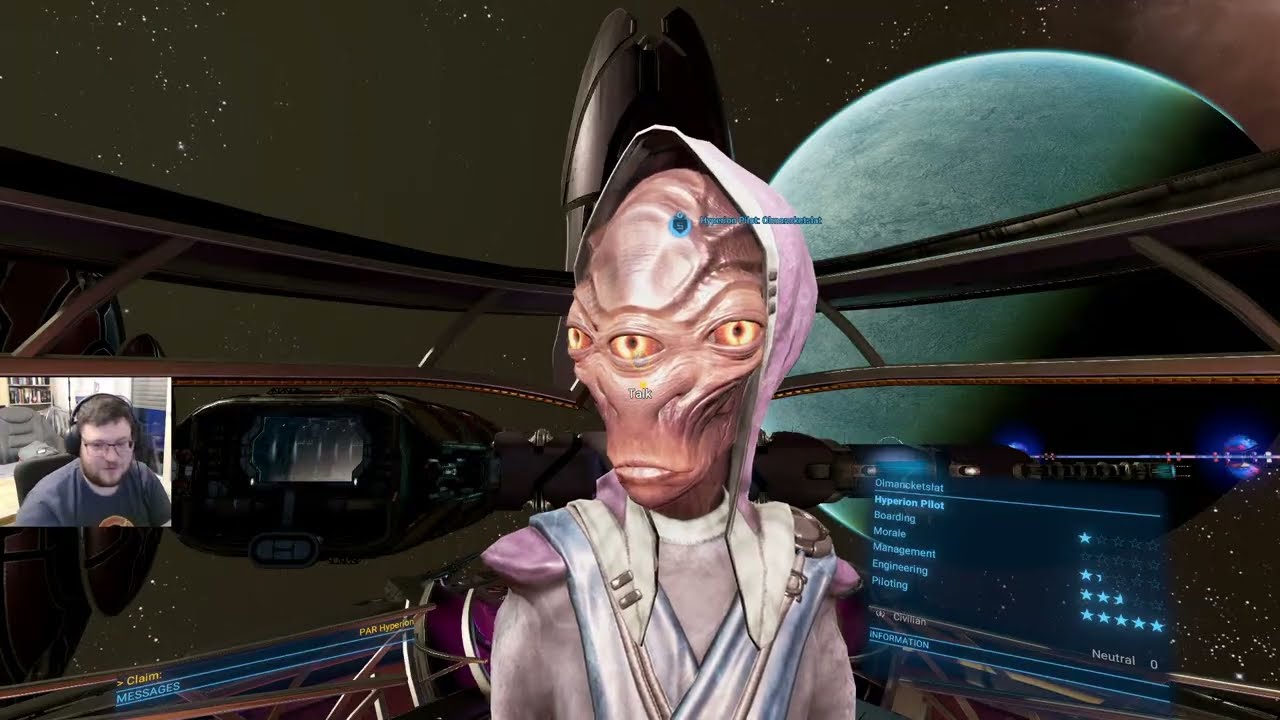Open the INFORMATION target panel
The height and width of the screenshot is (720, 1280).
899,640
